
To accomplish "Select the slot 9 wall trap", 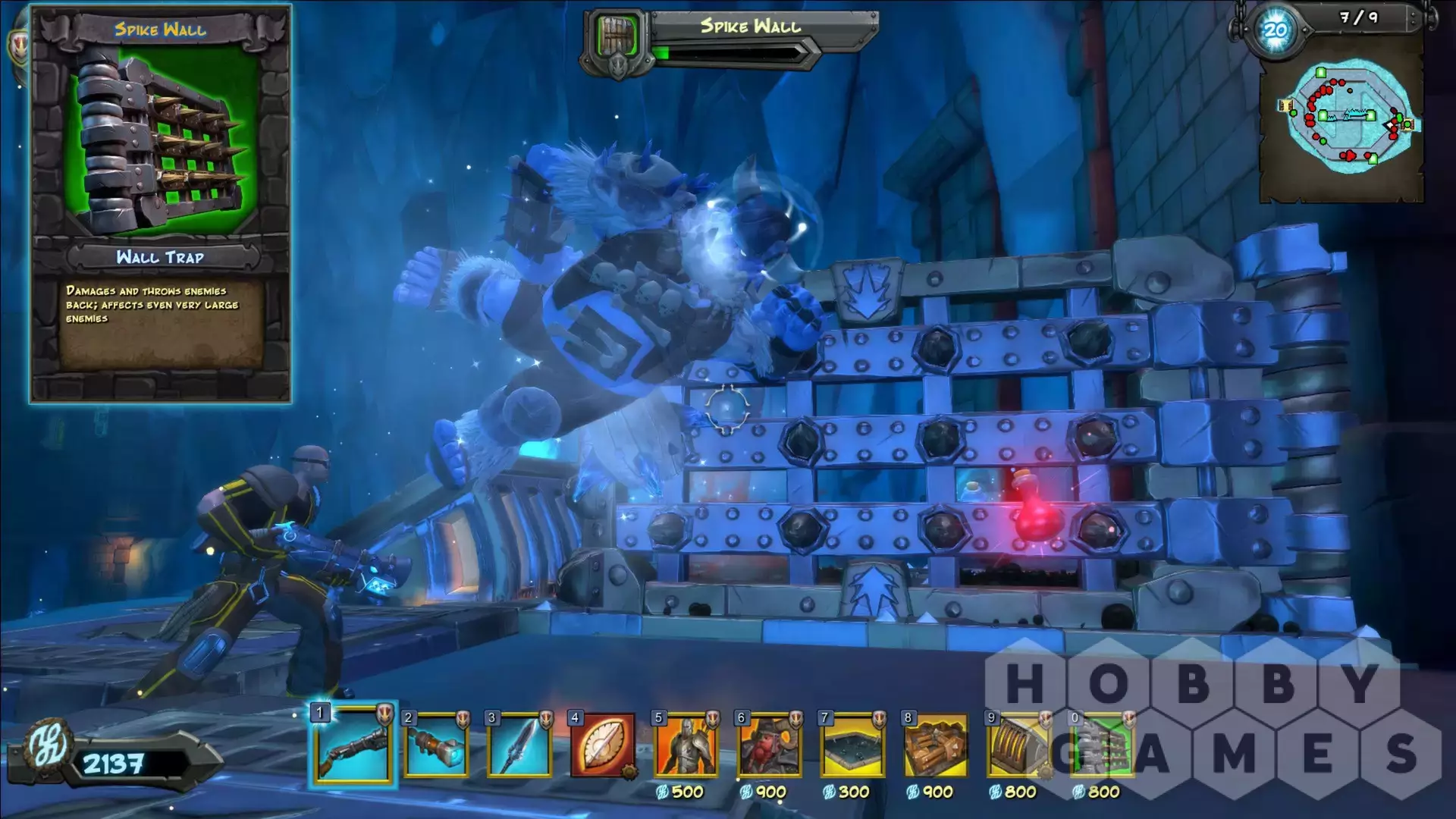I will [x=1018, y=745].
